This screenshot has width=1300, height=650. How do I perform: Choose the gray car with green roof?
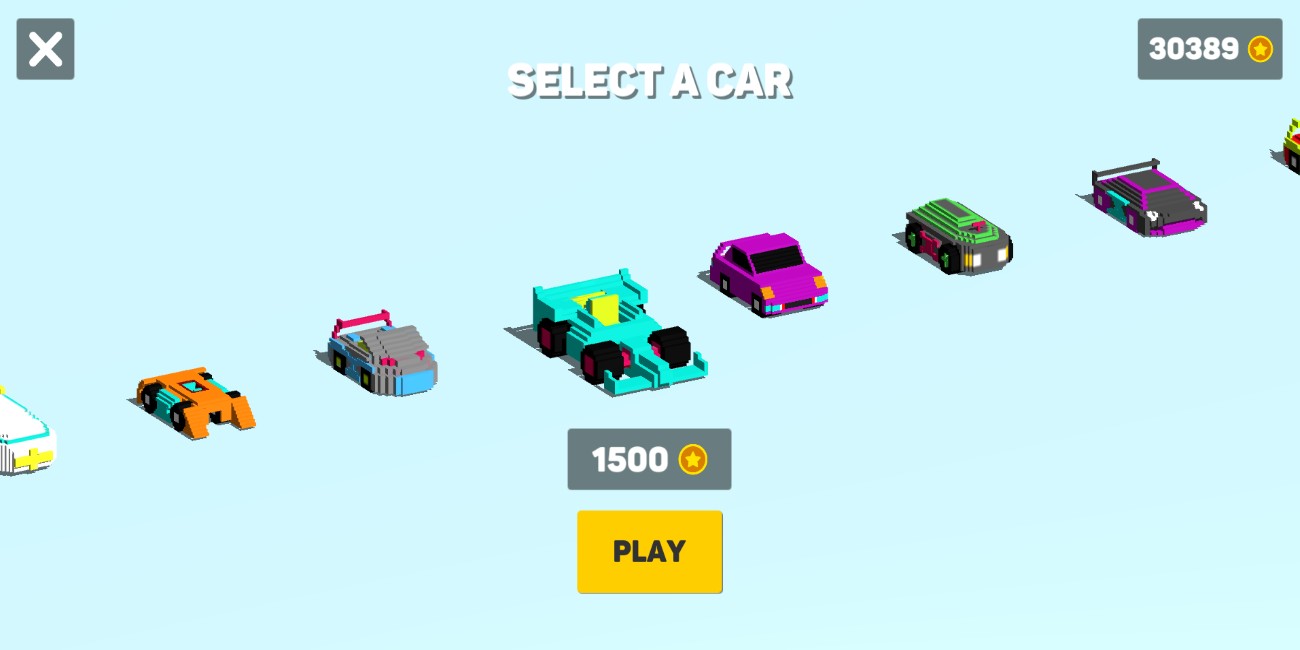958,235
